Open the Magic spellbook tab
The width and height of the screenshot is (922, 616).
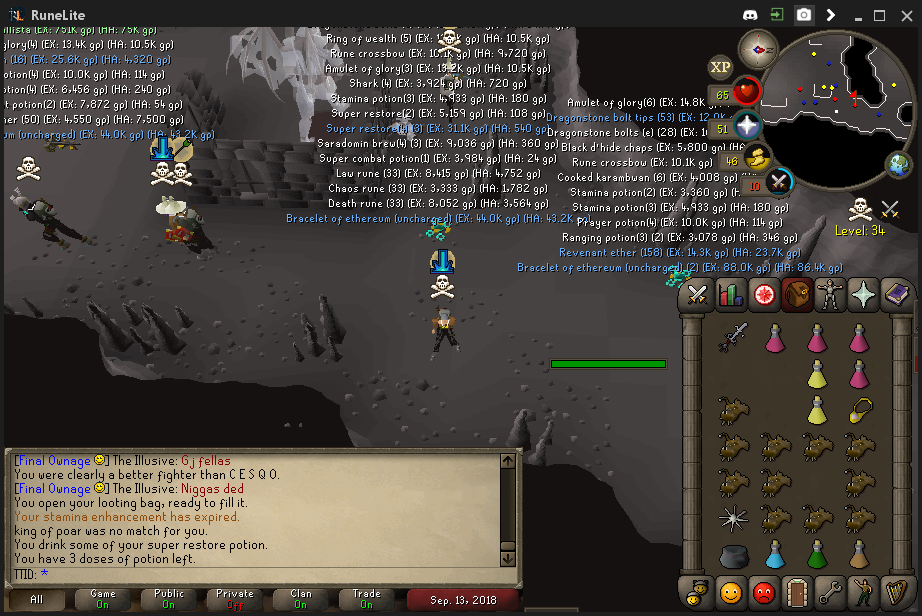point(895,295)
